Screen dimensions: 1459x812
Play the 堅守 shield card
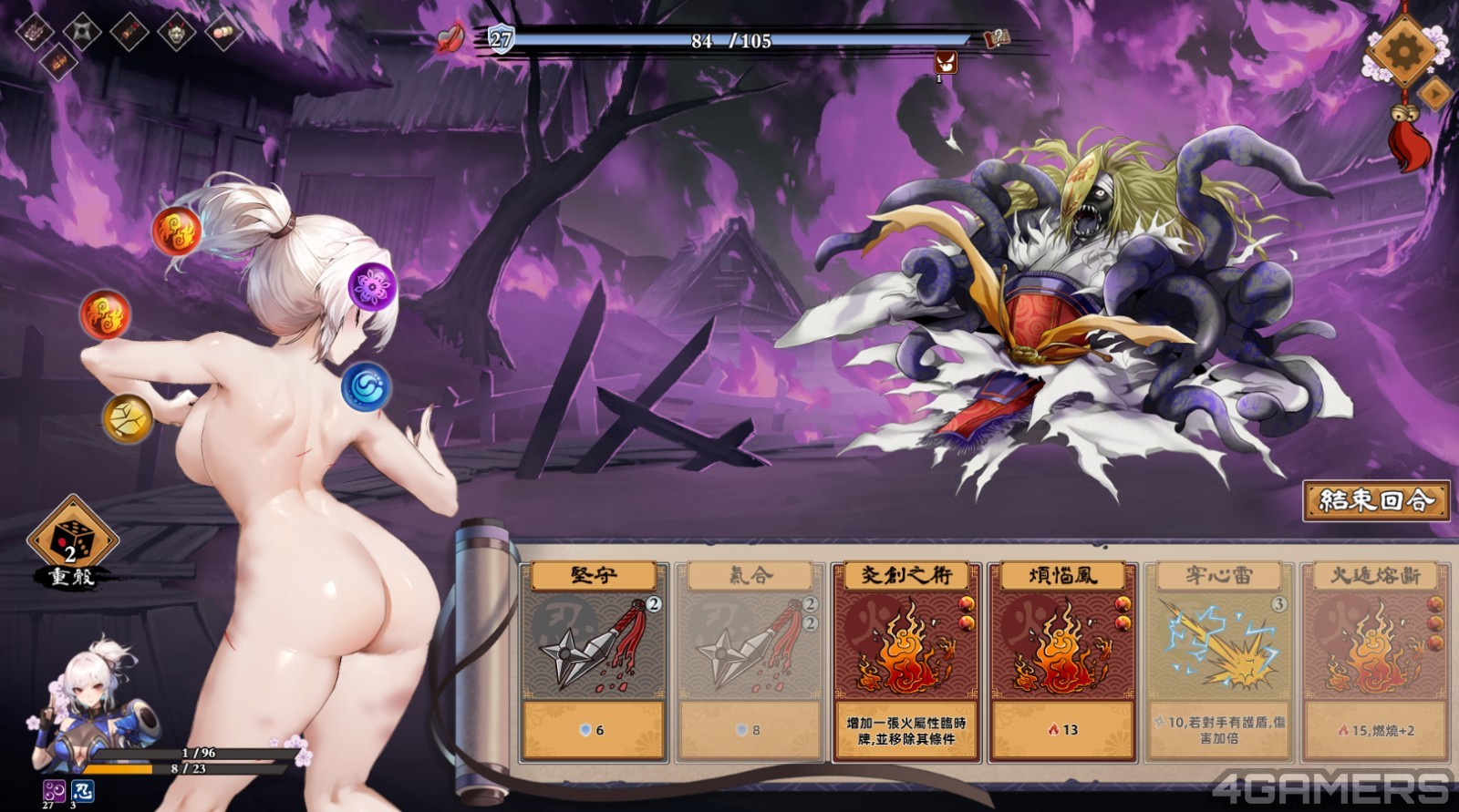pos(593,662)
